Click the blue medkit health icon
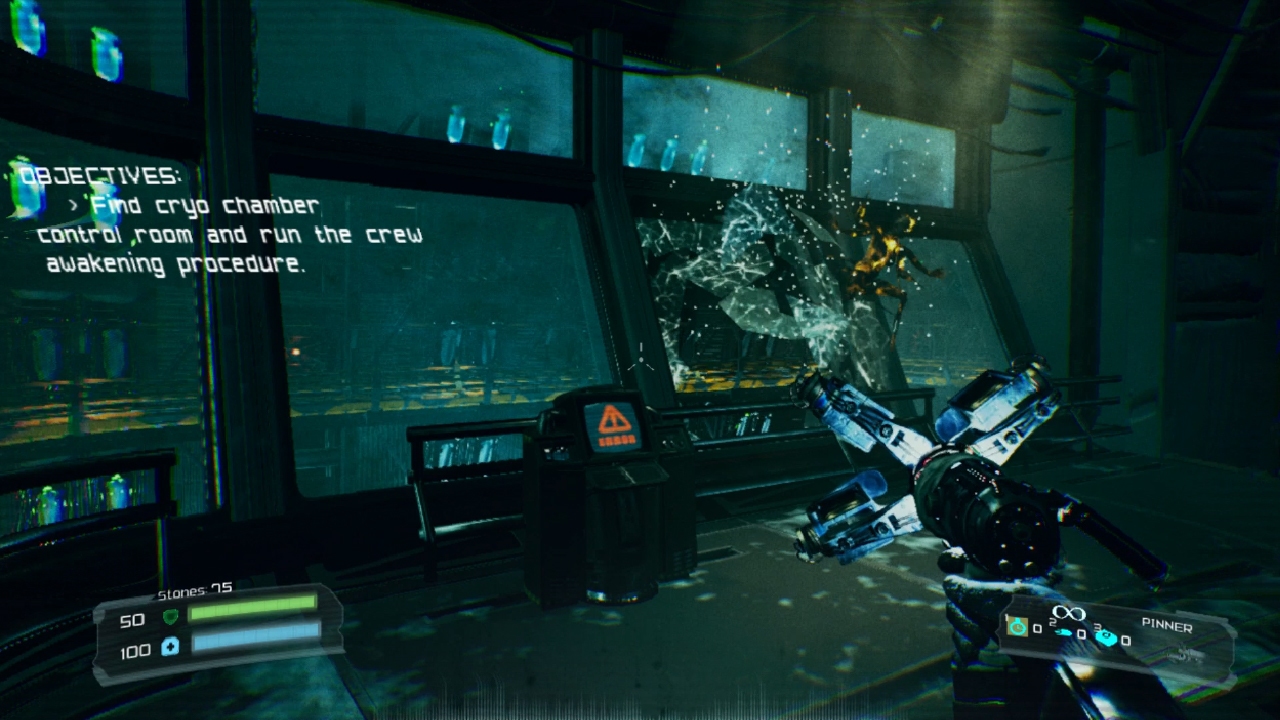 [x=171, y=647]
